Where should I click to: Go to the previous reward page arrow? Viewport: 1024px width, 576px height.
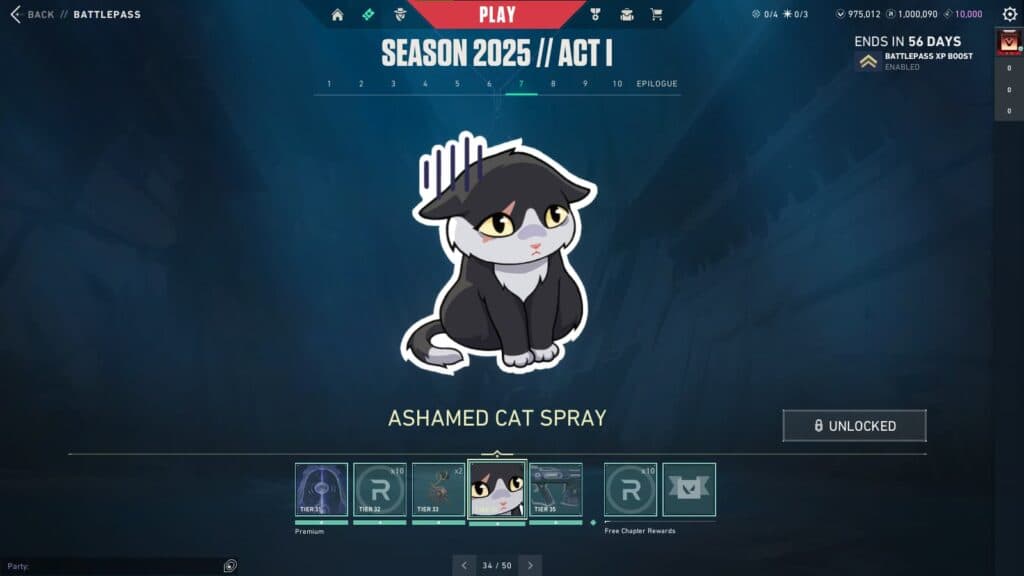pos(463,565)
